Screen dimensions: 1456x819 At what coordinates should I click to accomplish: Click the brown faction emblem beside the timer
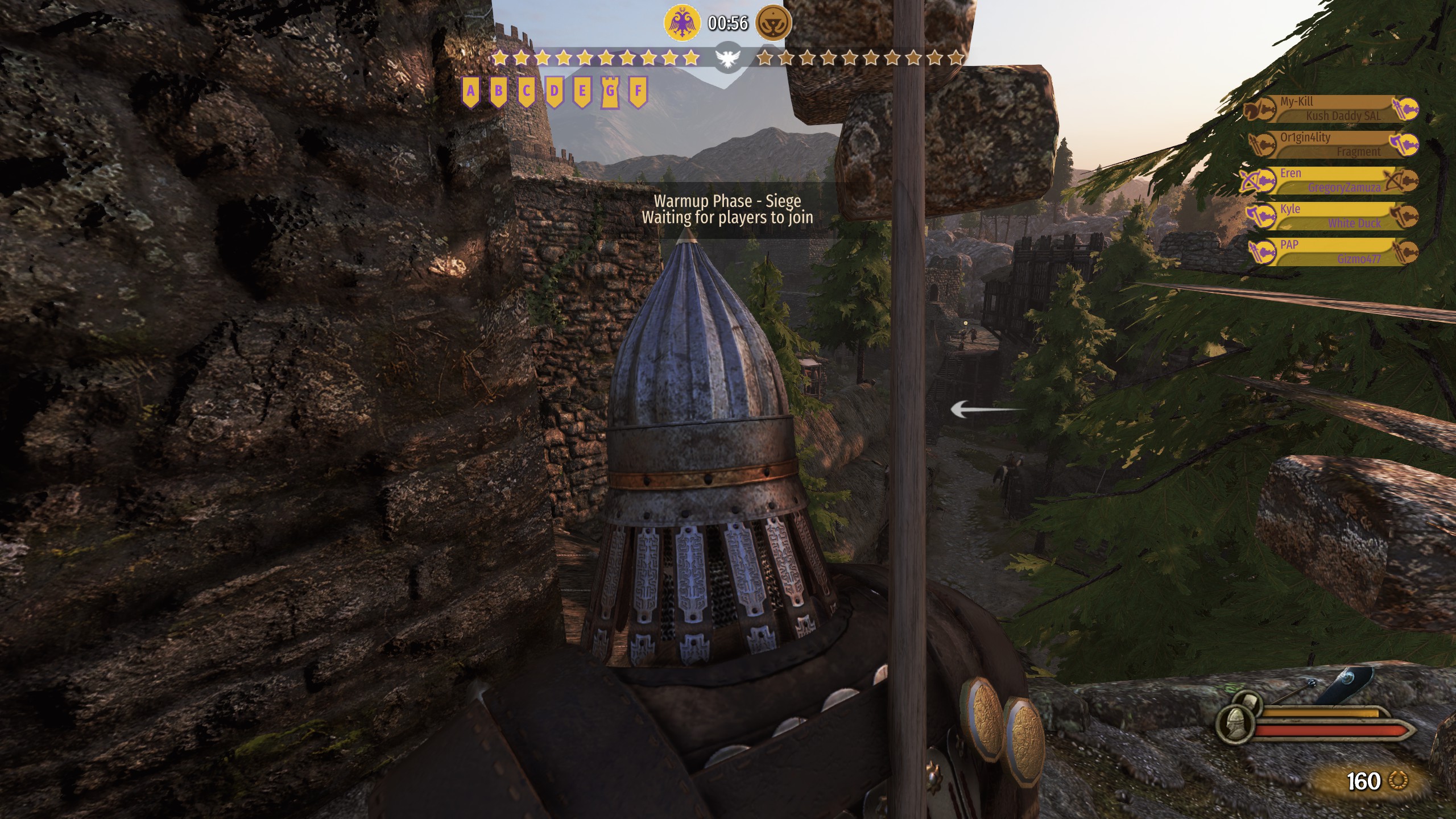click(x=773, y=23)
